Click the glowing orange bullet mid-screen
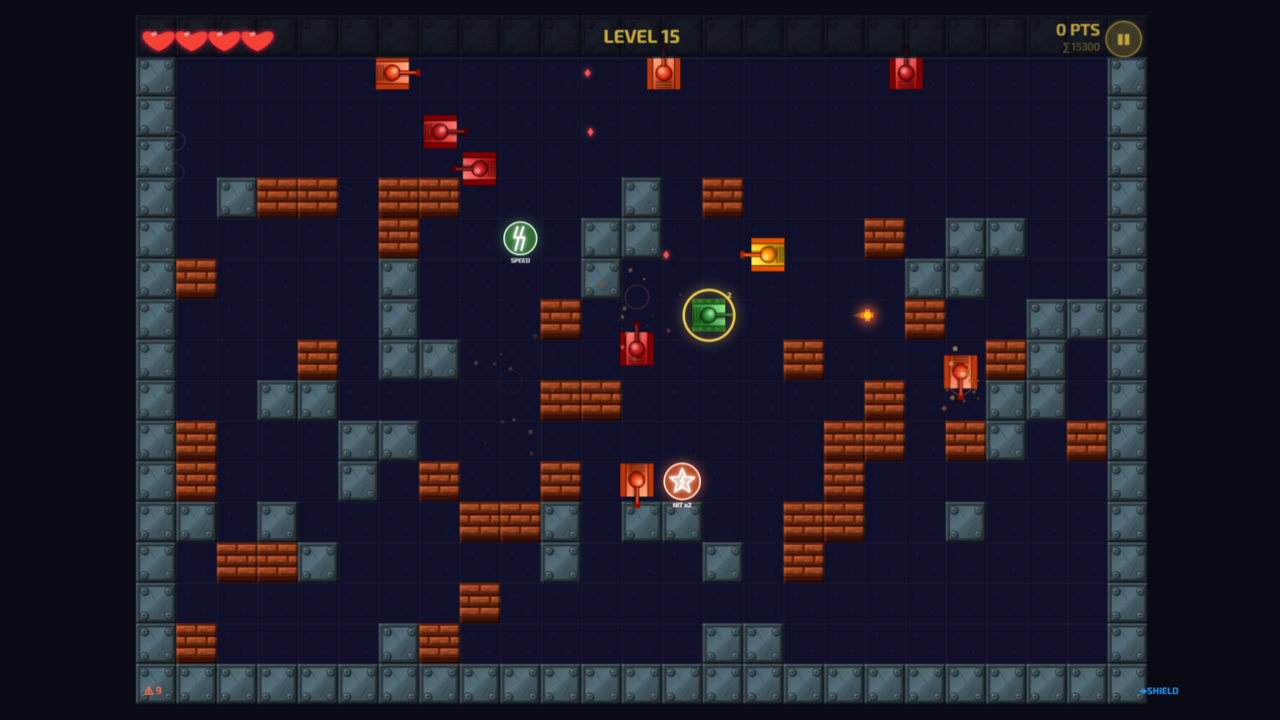 click(x=866, y=314)
